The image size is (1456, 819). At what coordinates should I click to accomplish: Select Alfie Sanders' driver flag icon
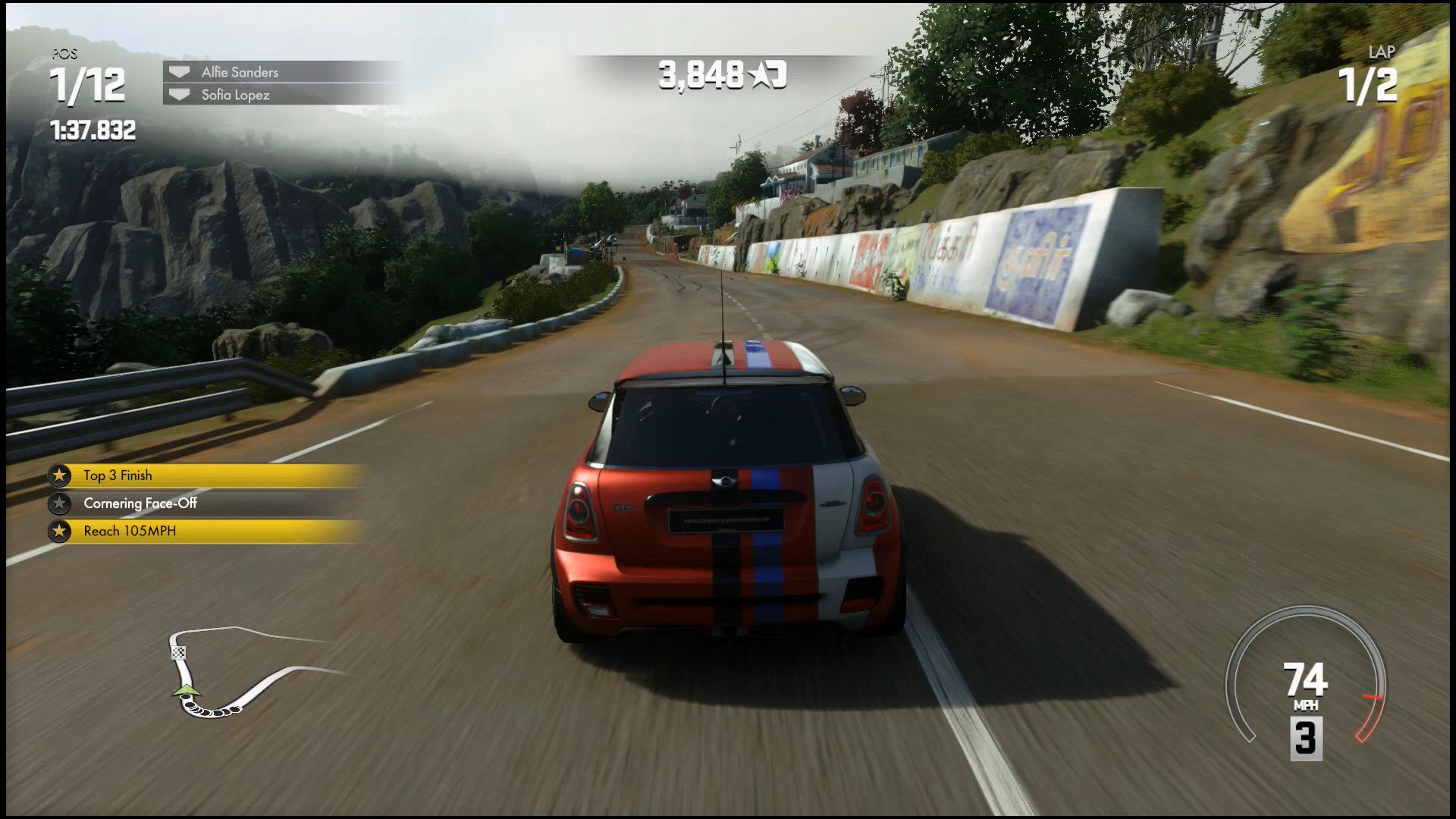(x=179, y=72)
